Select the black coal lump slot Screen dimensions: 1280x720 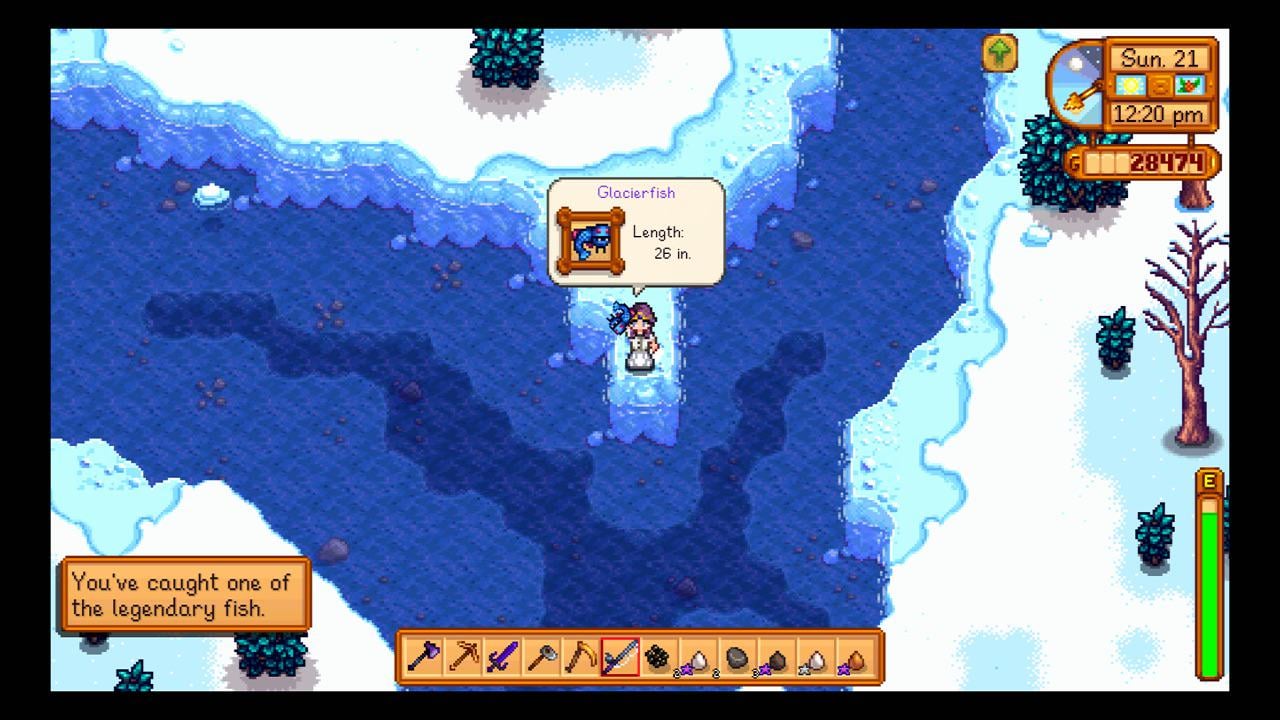(x=658, y=657)
